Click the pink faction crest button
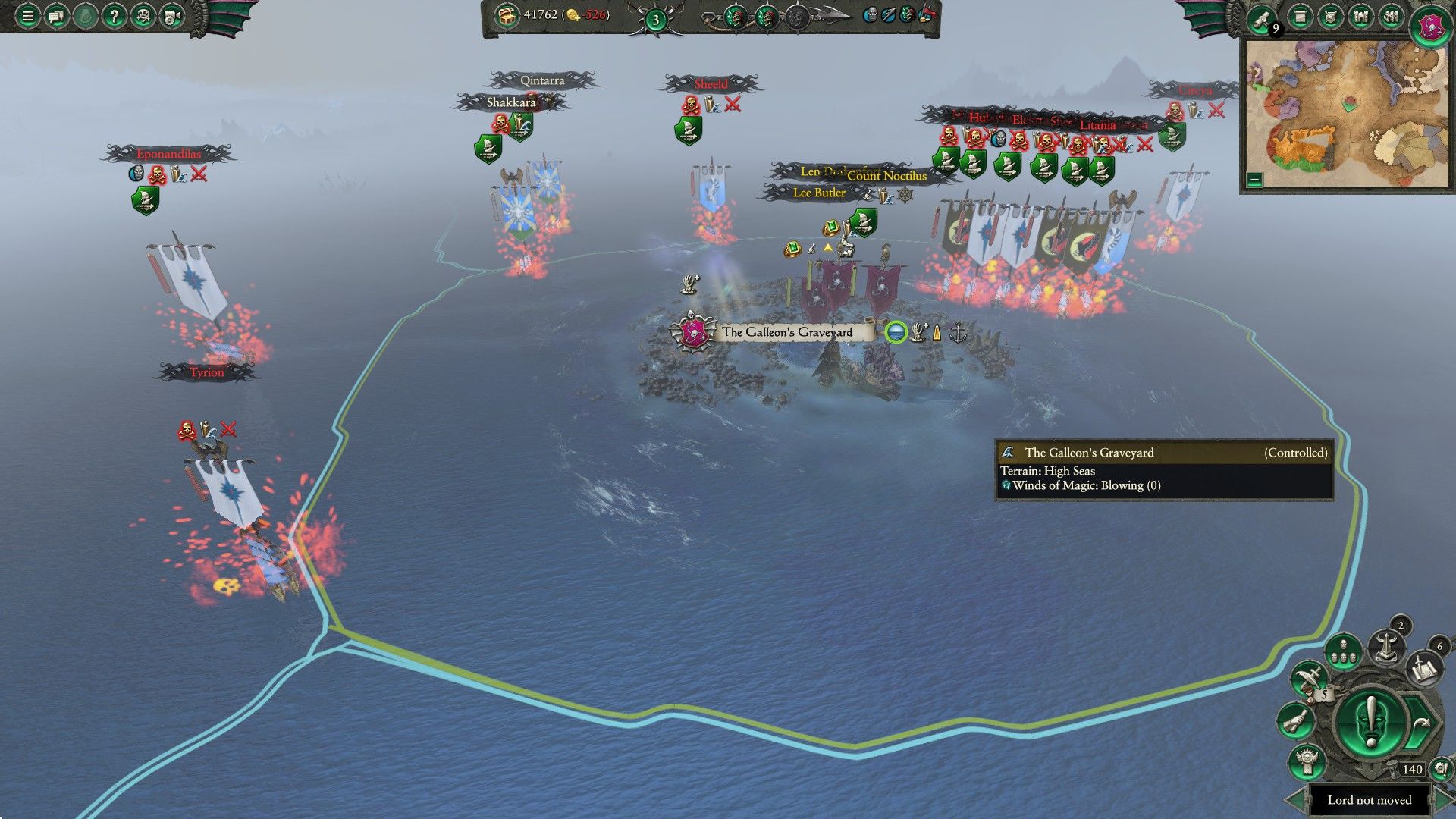This screenshot has width=1456, height=819. pos(1429,27)
